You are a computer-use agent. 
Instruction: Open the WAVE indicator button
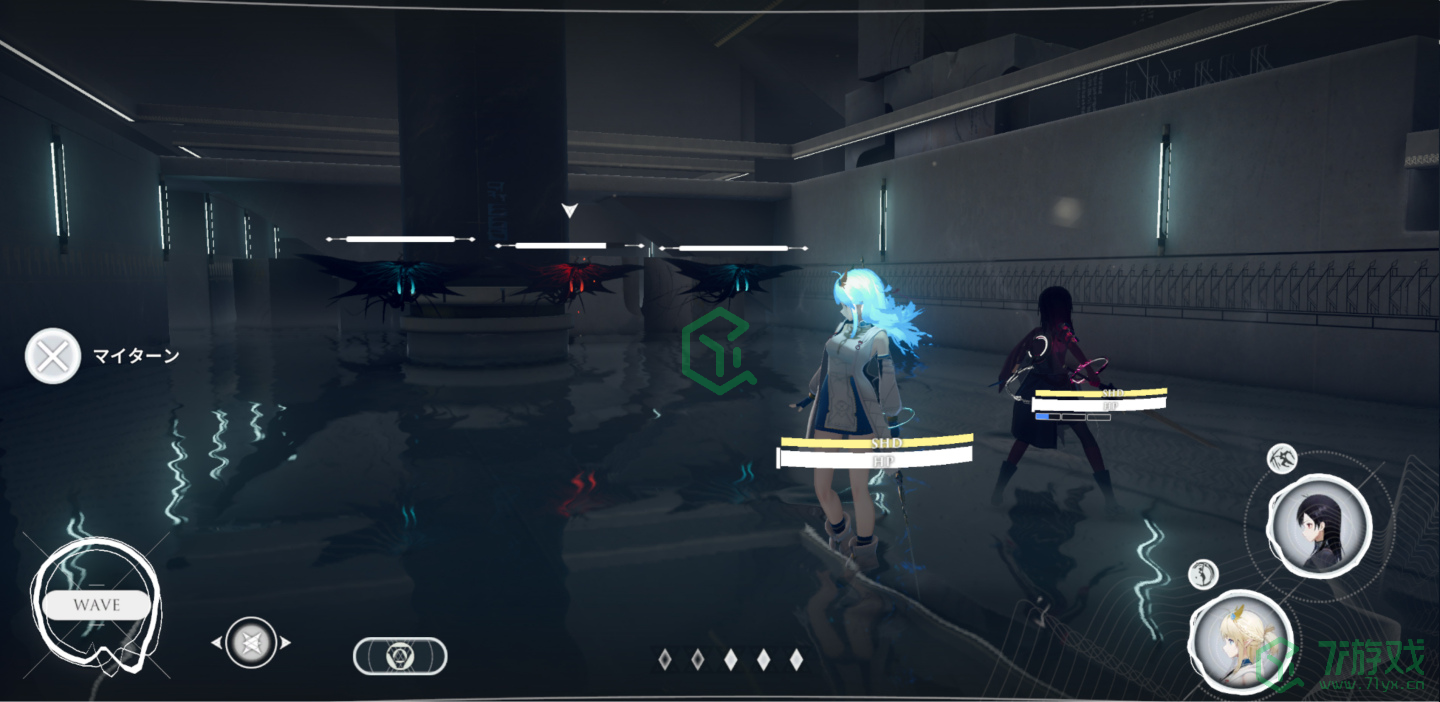coord(96,605)
